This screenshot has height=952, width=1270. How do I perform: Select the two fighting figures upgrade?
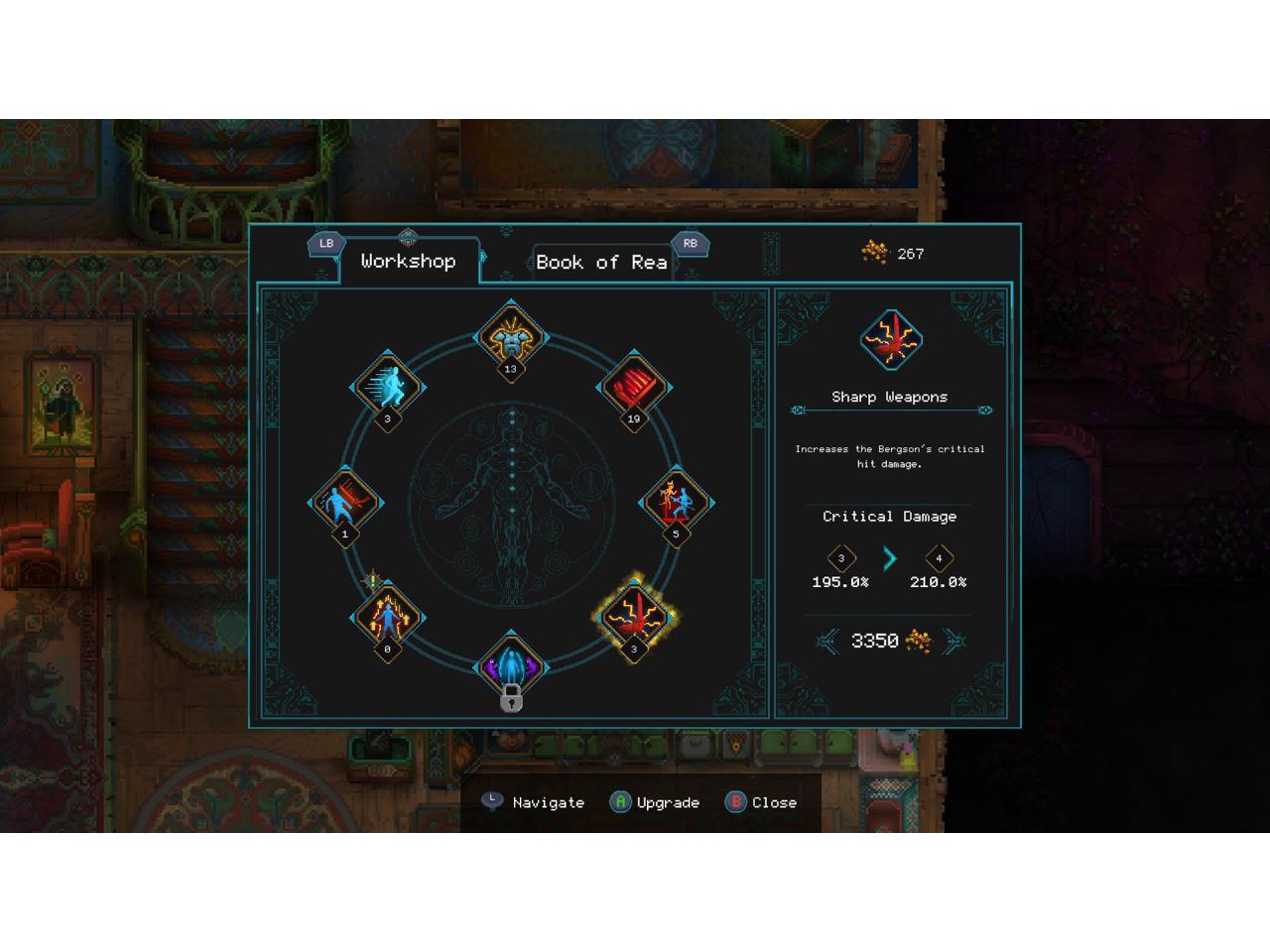tap(676, 502)
